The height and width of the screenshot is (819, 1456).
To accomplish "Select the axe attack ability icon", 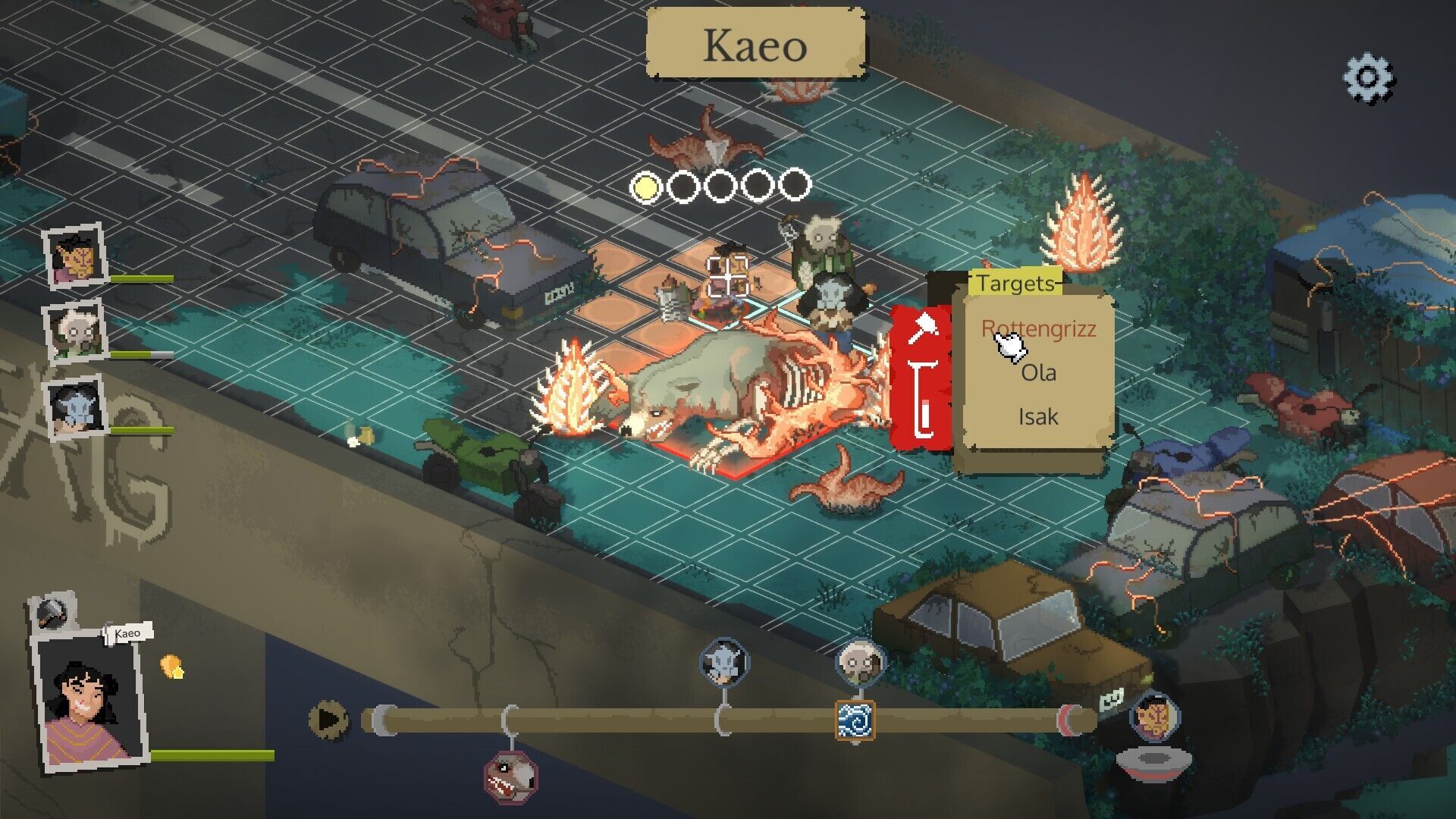I will (923, 329).
